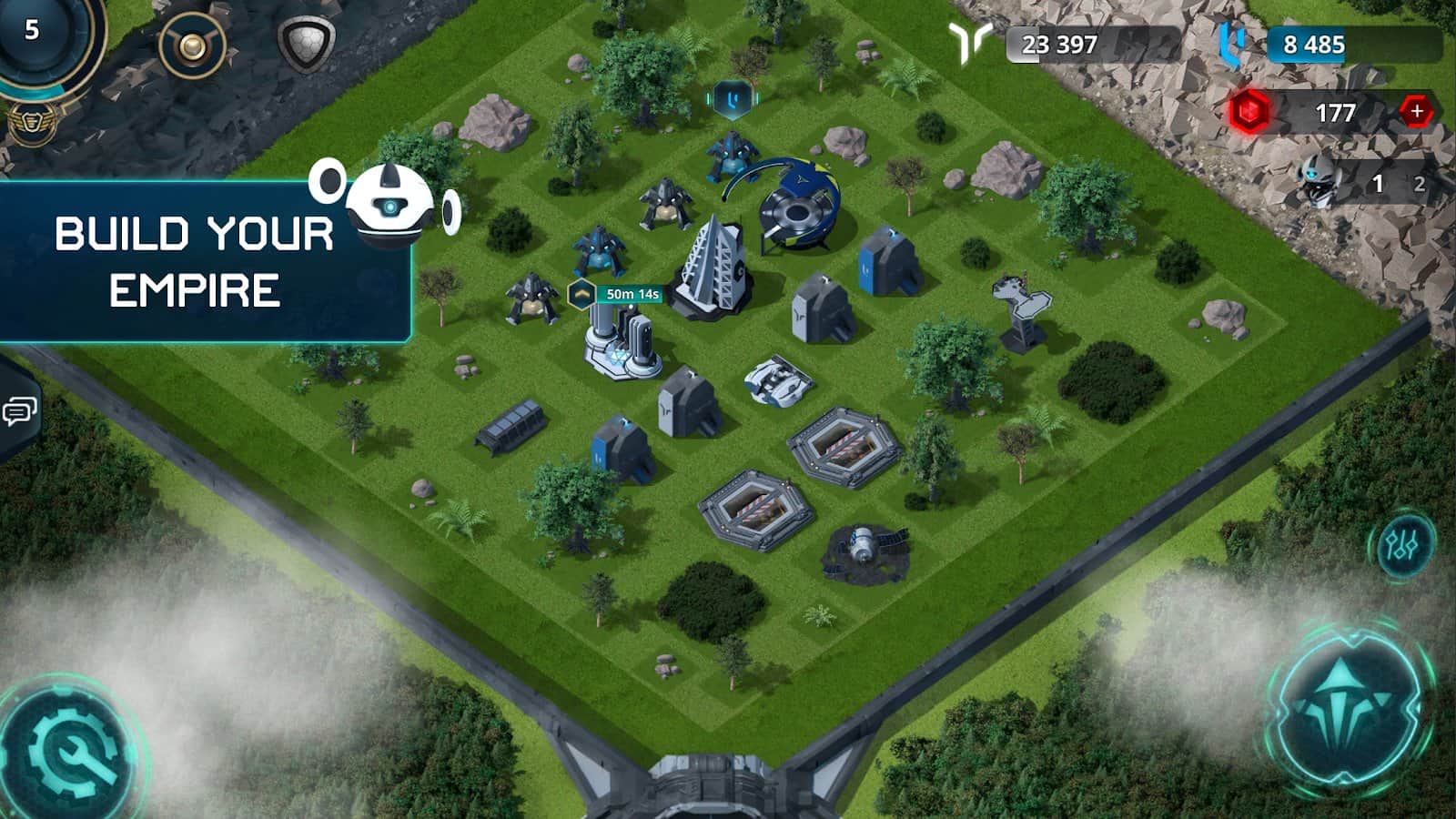Select the mech unit beside the timer
1456x819 pixels.
(530, 296)
